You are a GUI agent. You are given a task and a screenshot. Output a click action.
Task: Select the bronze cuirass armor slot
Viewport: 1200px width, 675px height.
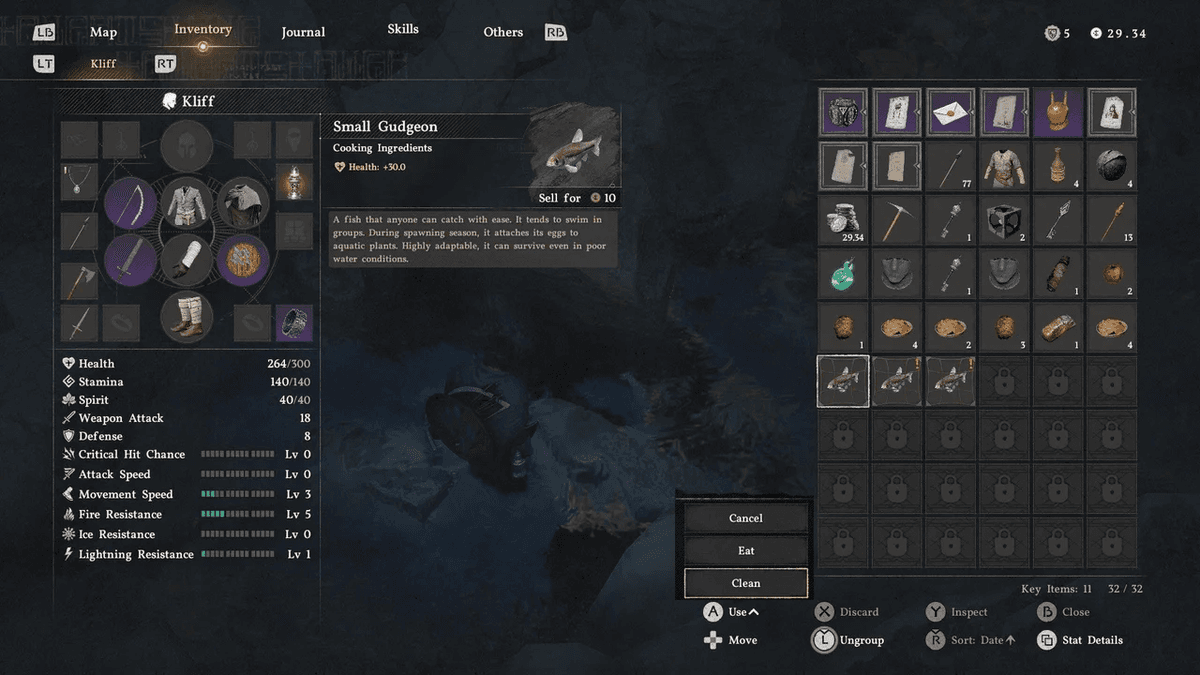click(1058, 112)
